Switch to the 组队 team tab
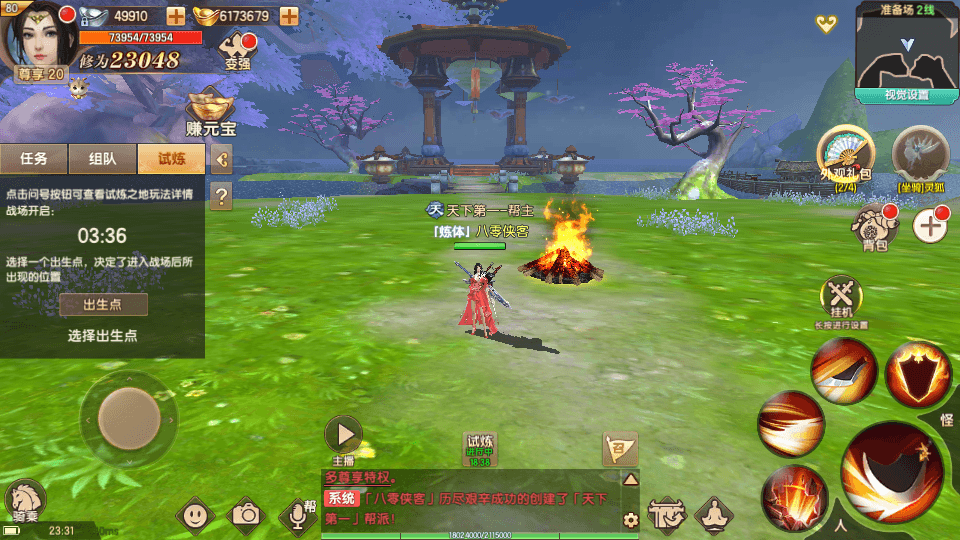This screenshot has height=540, width=960. 102,158
